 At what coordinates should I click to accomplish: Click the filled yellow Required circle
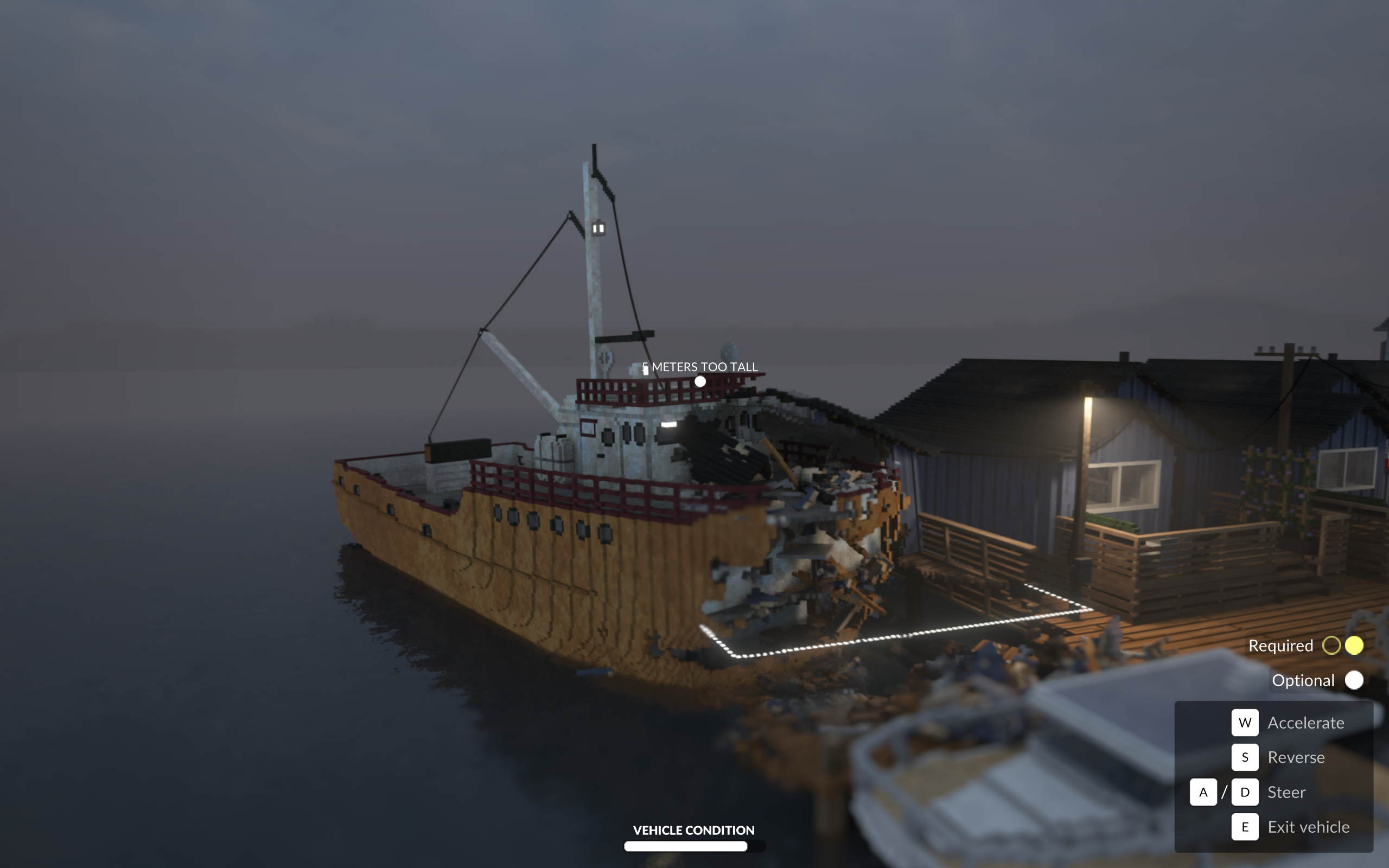[1355, 645]
